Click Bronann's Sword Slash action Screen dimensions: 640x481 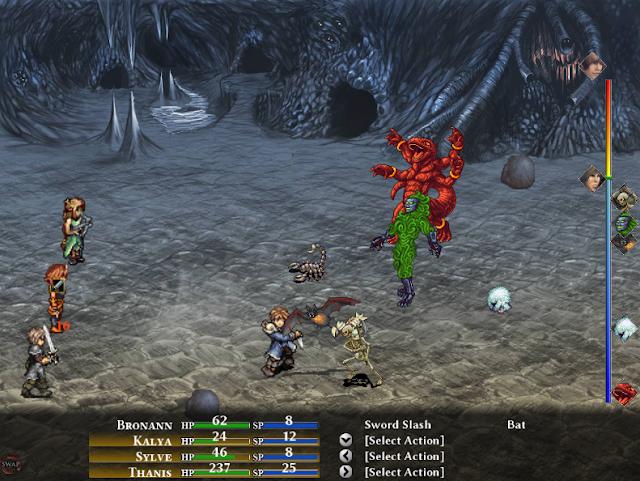397,424
